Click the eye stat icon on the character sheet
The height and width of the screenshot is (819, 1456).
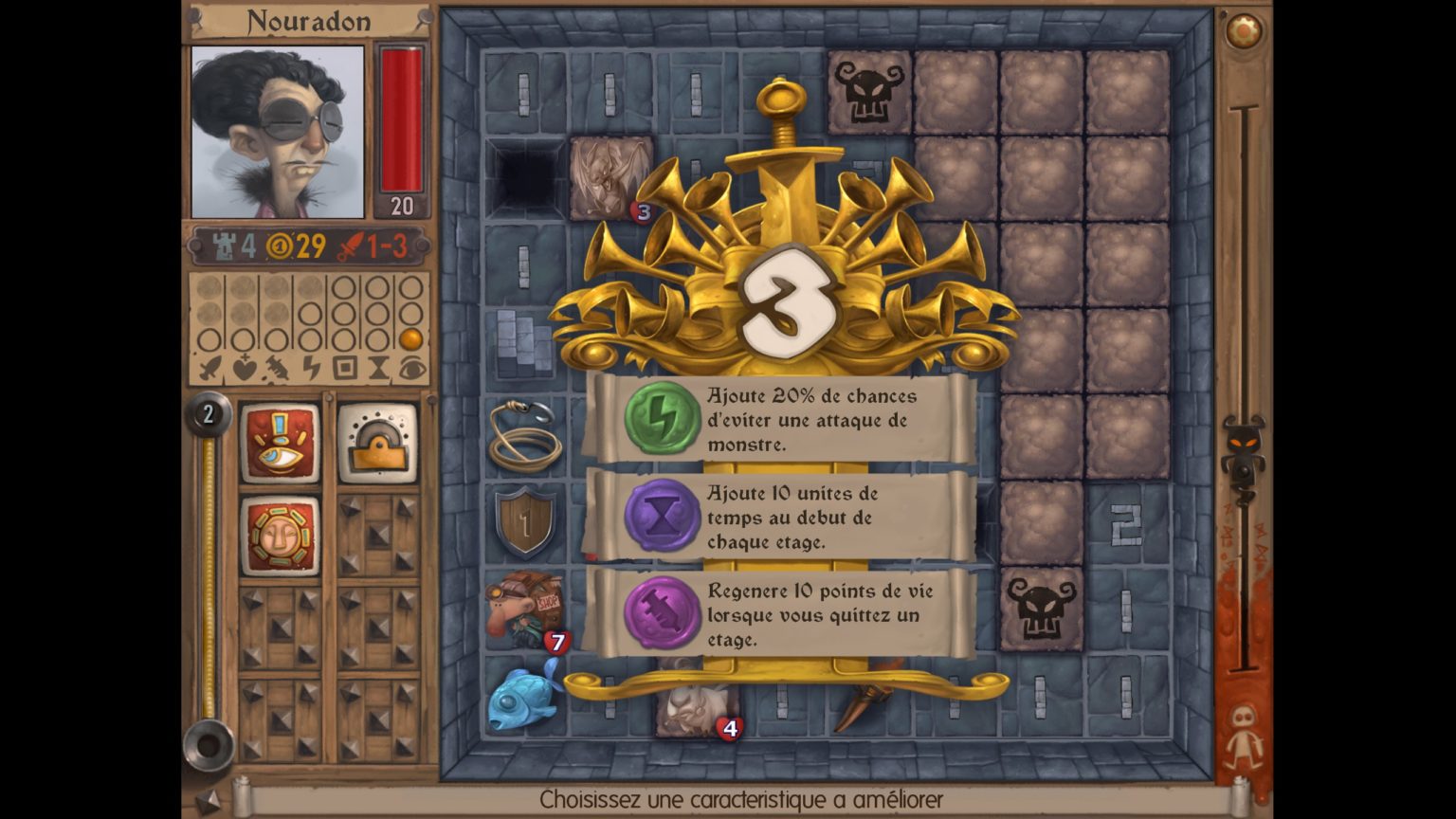(411, 368)
